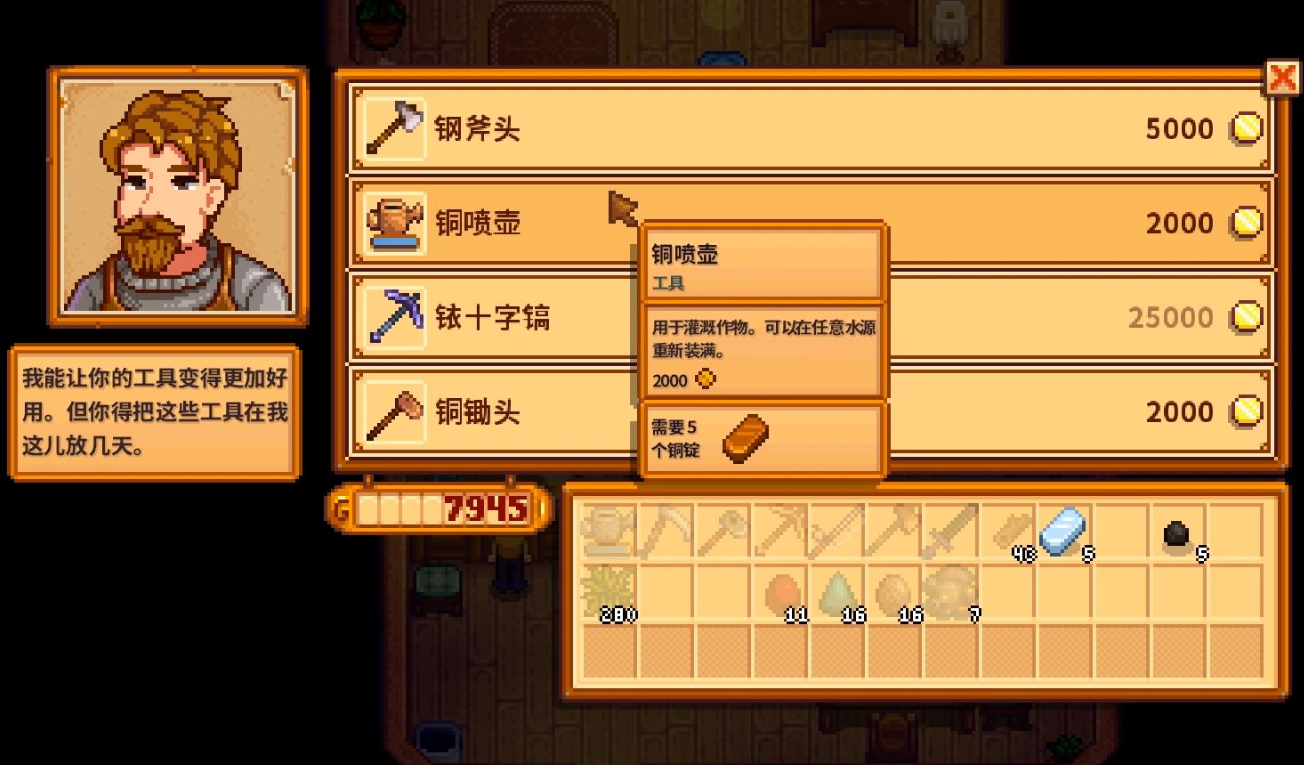Click the copper bar in the tooltip
The width and height of the screenshot is (1304, 765).
click(744, 437)
